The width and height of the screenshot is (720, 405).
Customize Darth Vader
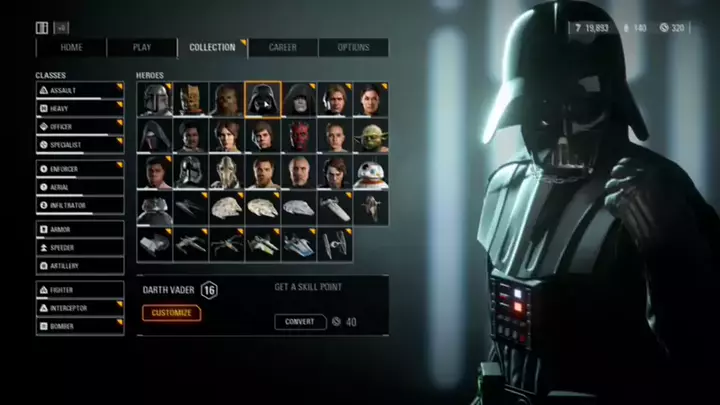(x=171, y=313)
